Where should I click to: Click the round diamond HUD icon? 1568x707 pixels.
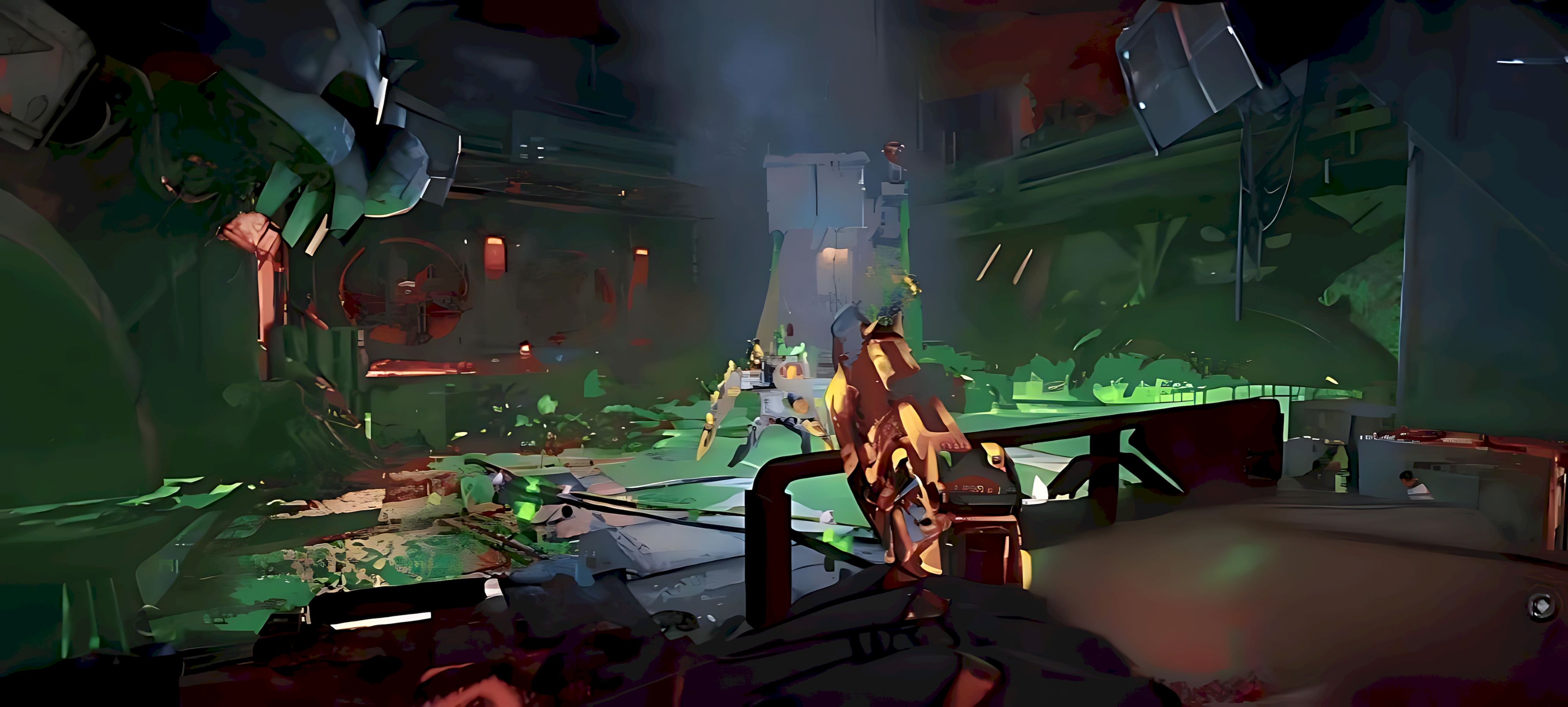pyautogui.click(x=1542, y=606)
